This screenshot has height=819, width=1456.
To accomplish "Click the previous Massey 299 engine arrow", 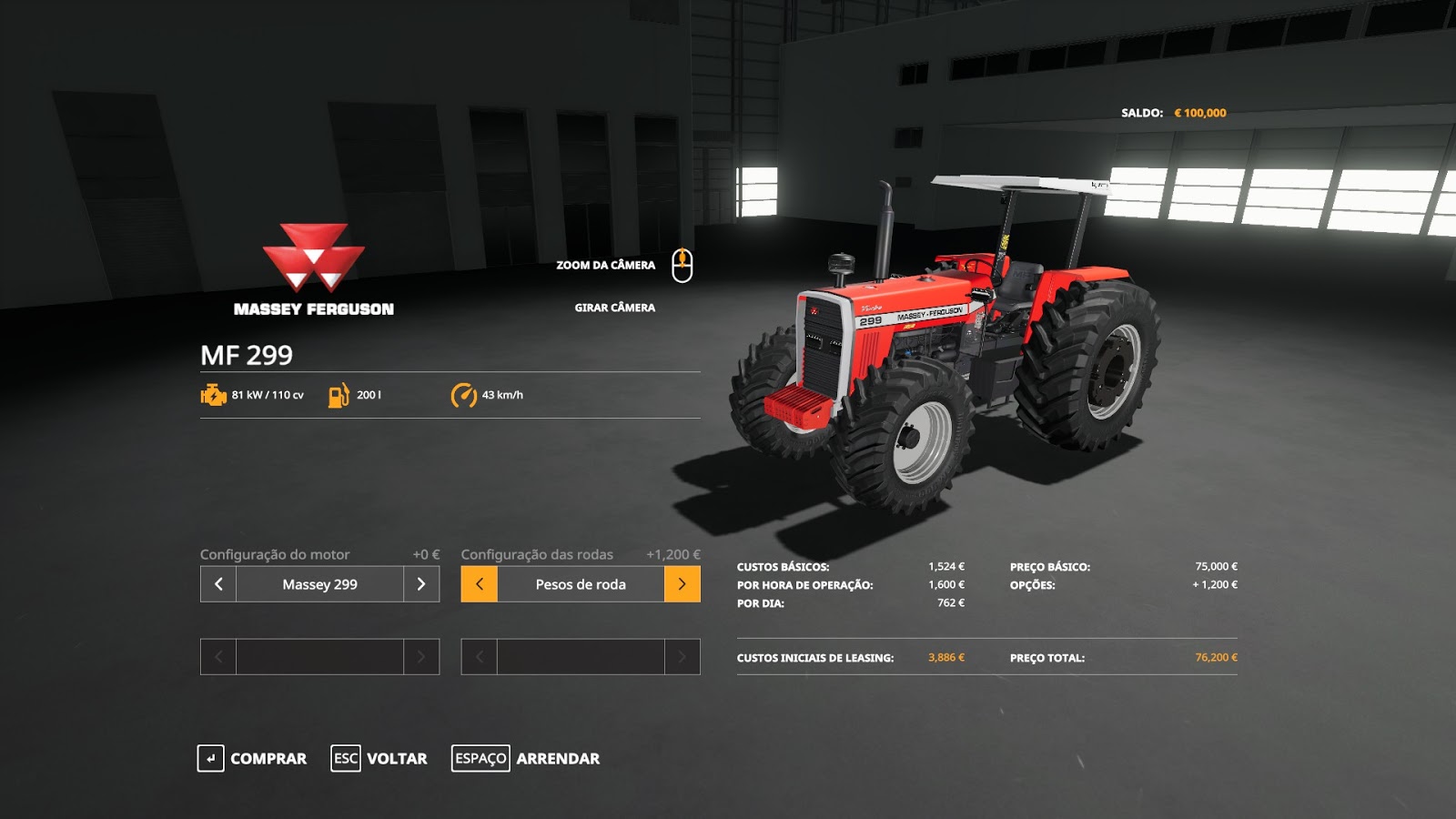I will tap(217, 584).
